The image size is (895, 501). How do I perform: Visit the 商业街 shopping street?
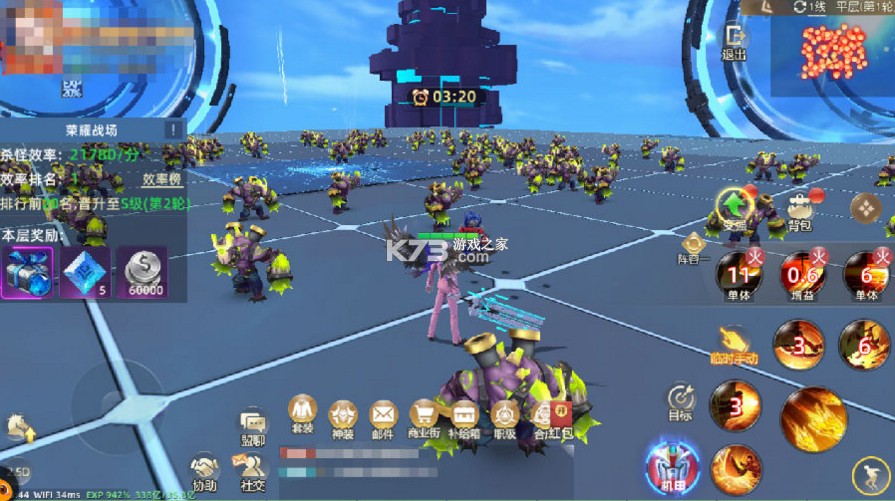[x=424, y=415]
